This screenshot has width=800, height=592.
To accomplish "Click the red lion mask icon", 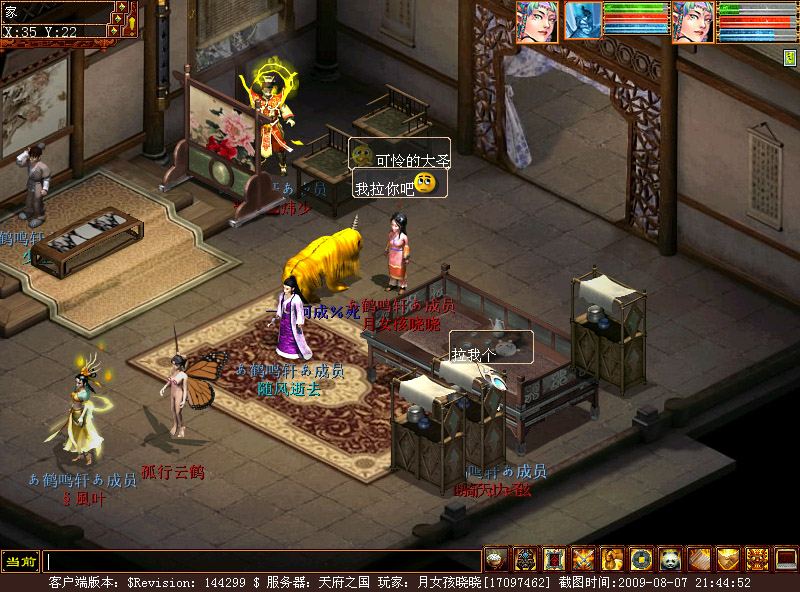I will [x=757, y=559].
